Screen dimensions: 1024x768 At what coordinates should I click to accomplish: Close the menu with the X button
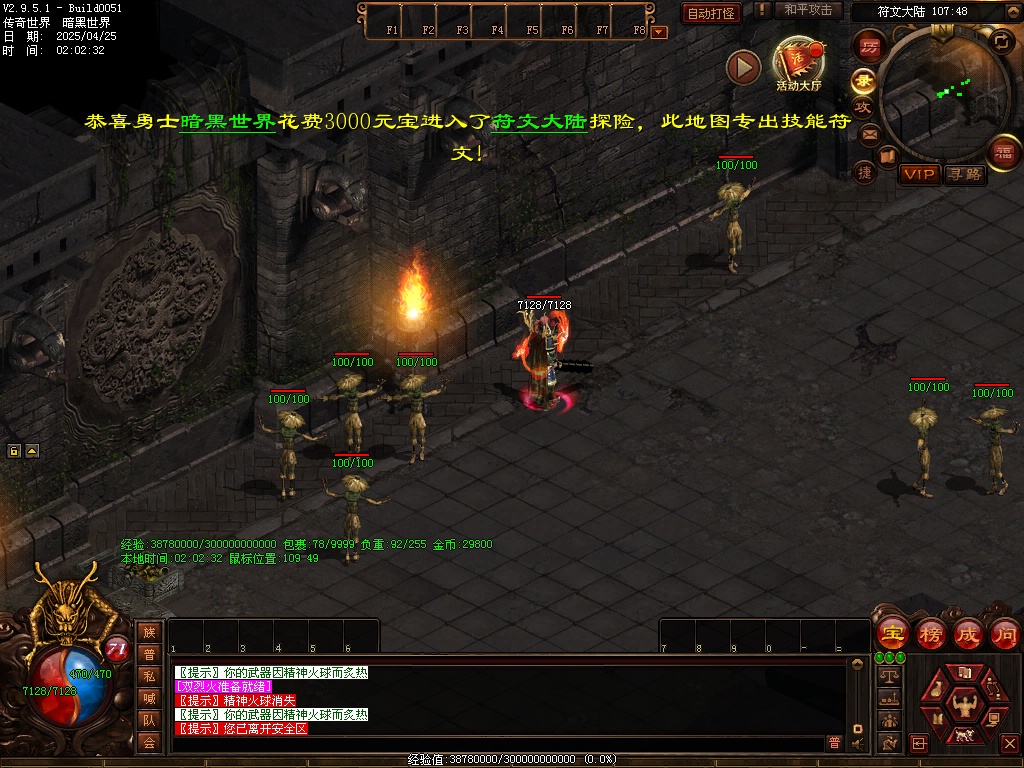pos(1009,743)
